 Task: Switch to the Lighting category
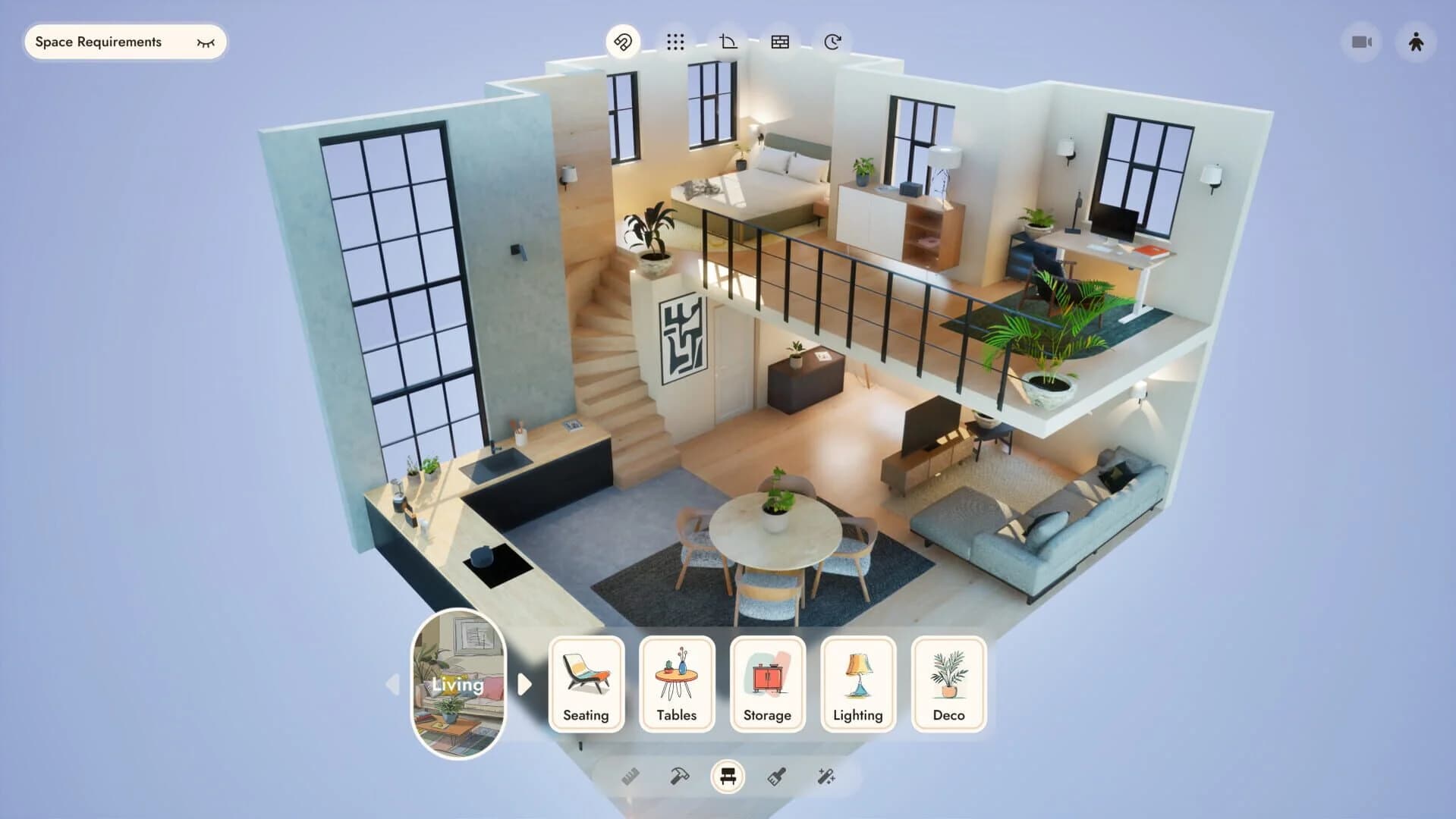click(x=857, y=682)
